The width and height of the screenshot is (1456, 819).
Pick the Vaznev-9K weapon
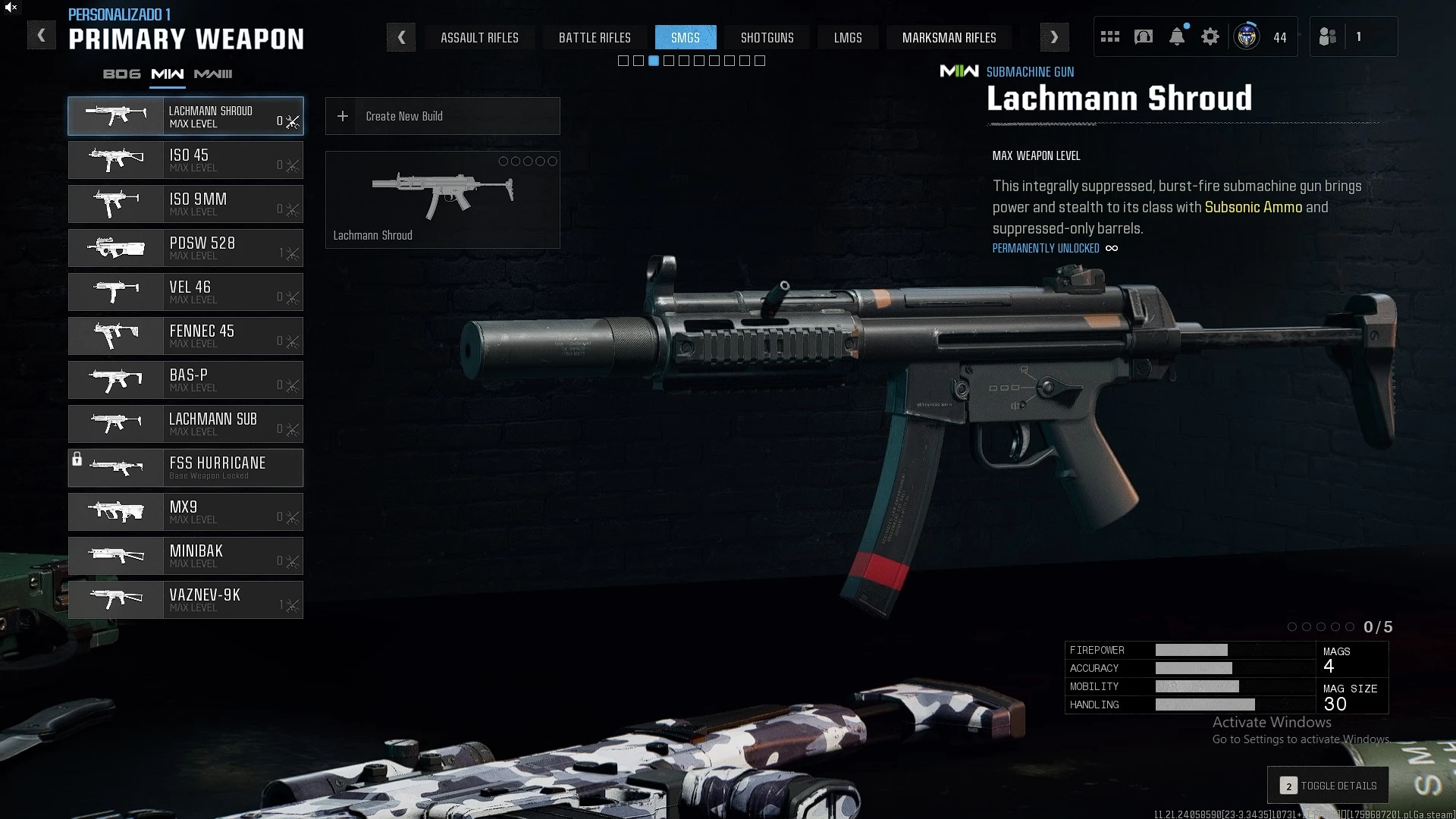[186, 600]
